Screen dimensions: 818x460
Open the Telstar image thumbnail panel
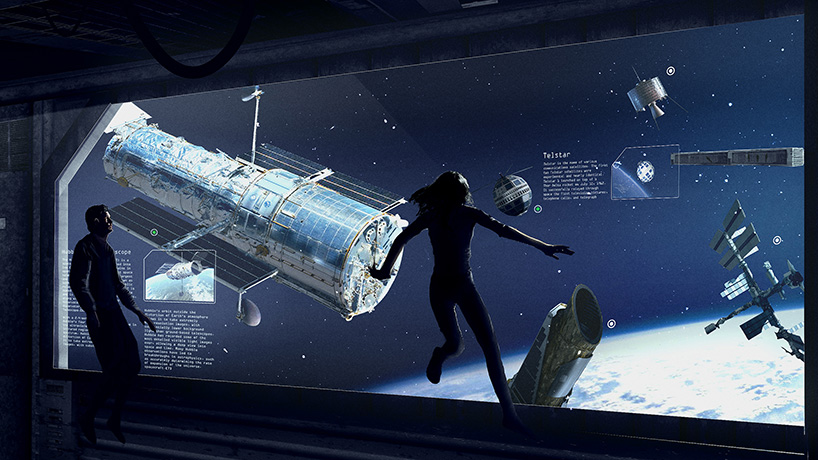(x=645, y=171)
